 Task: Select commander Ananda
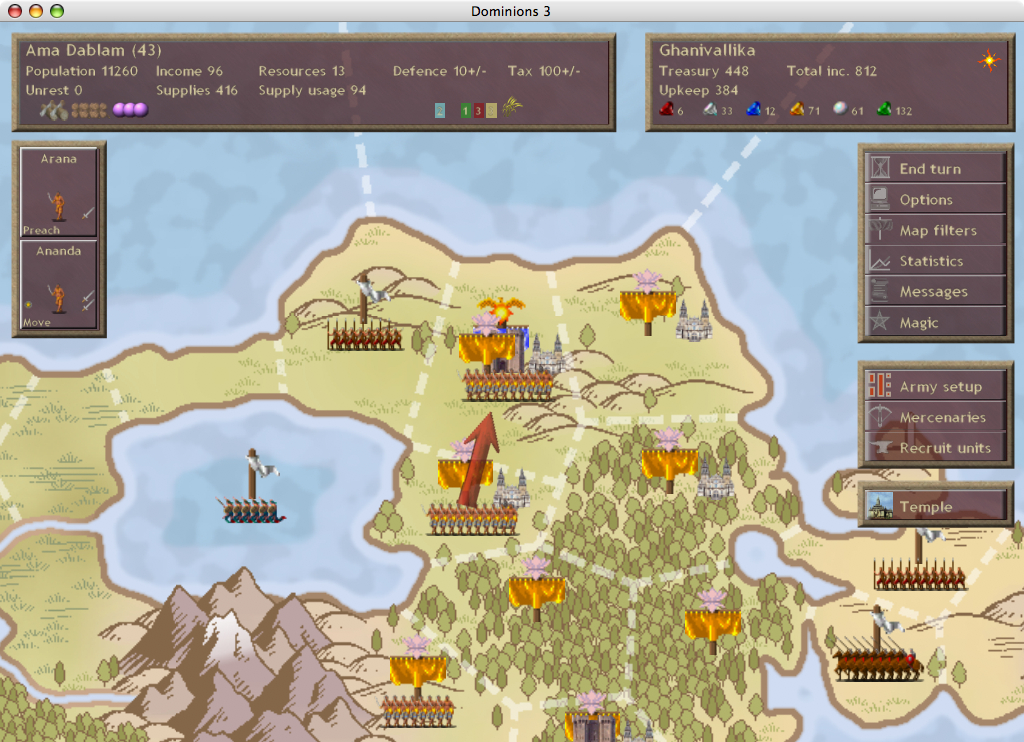pos(59,285)
